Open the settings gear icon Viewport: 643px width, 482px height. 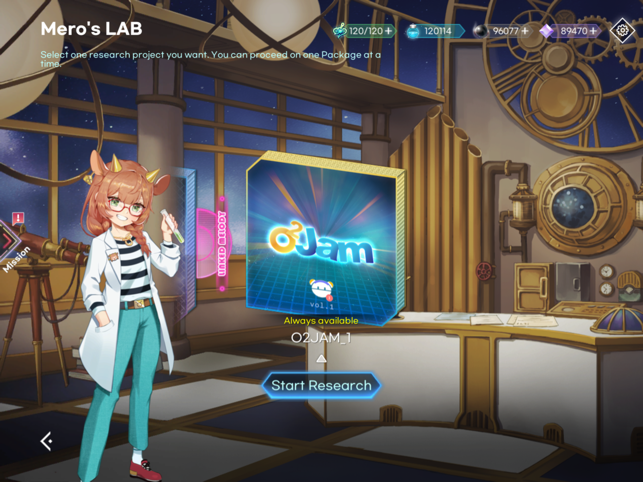pyautogui.click(x=623, y=31)
